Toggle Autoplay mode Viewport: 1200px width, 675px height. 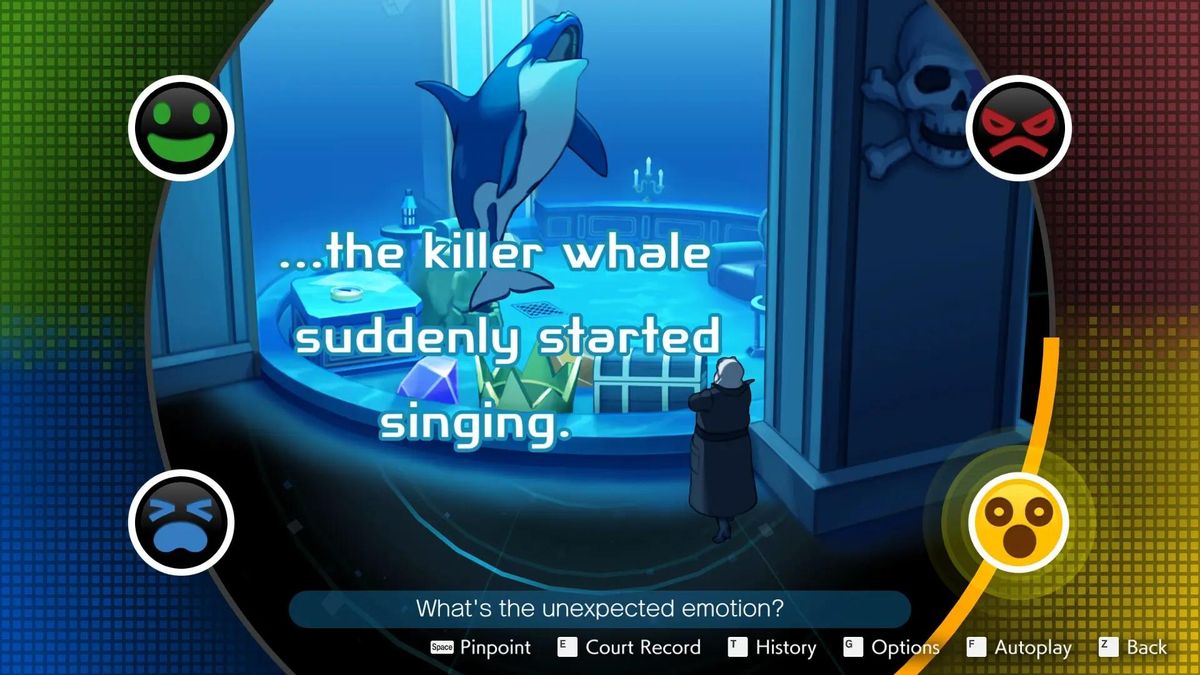point(1019,647)
